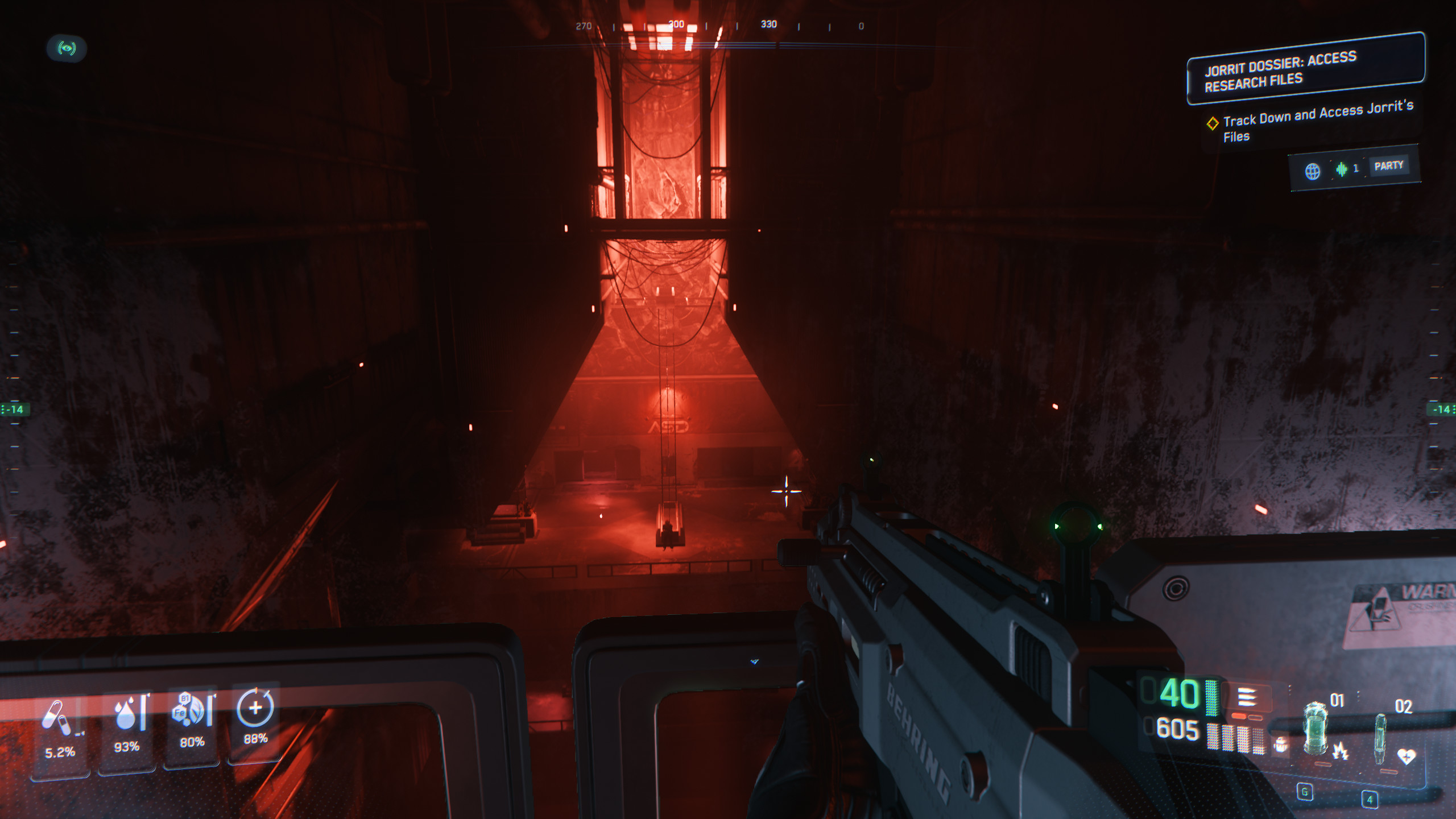This screenshot has height=819, width=1456.
Task: Click the water droplet hydration icon
Action: (127, 713)
